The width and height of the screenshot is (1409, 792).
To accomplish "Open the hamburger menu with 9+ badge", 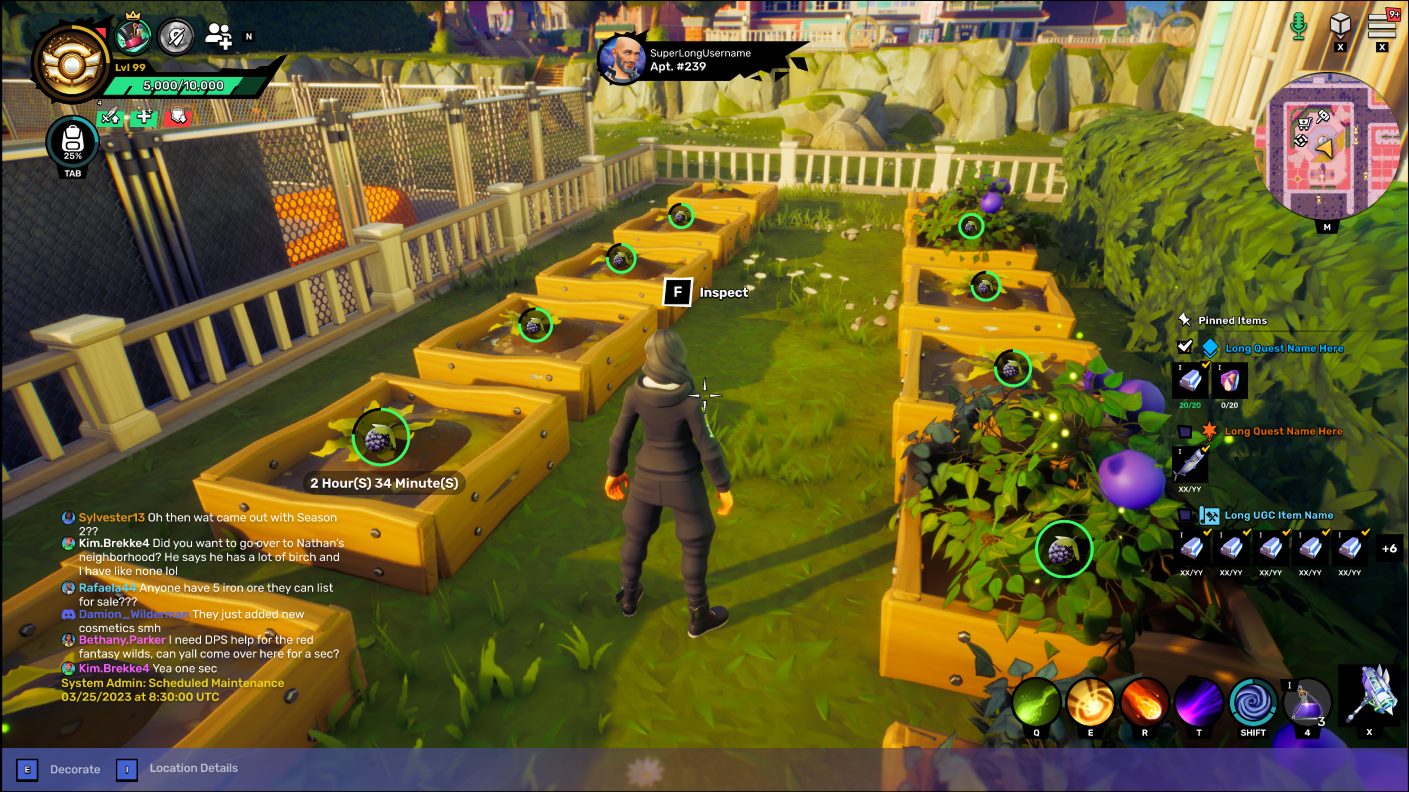I will 1382,23.
